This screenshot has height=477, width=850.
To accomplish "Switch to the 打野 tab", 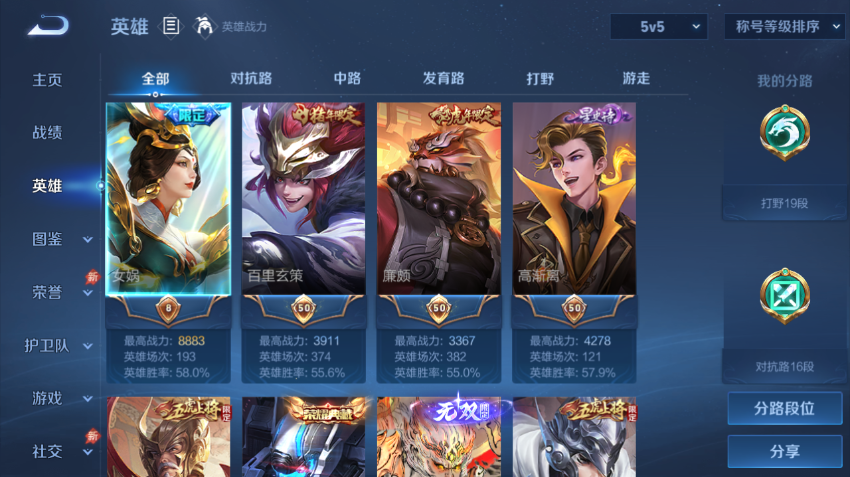I will click(x=540, y=79).
